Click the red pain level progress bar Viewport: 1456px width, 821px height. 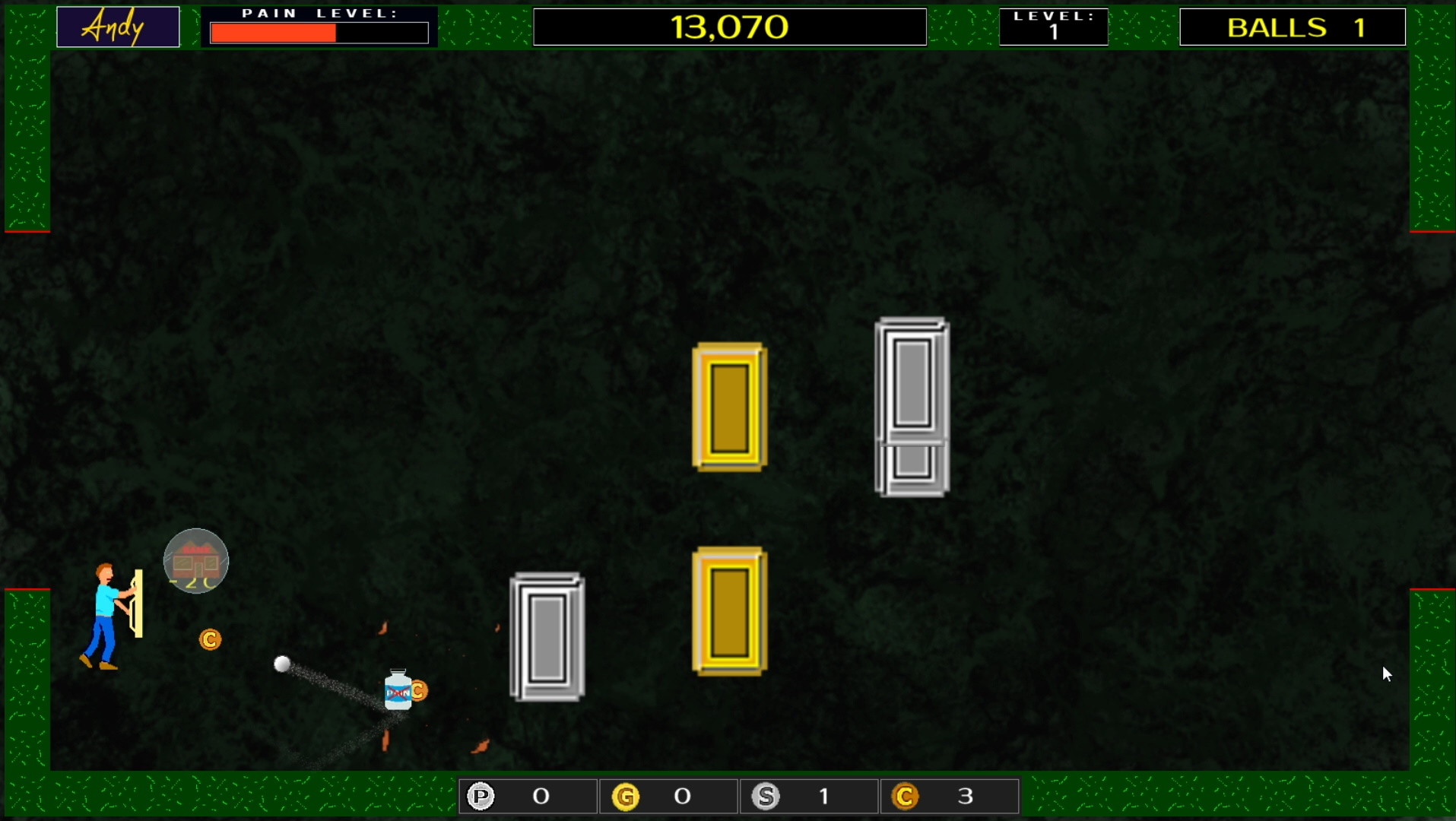[274, 32]
